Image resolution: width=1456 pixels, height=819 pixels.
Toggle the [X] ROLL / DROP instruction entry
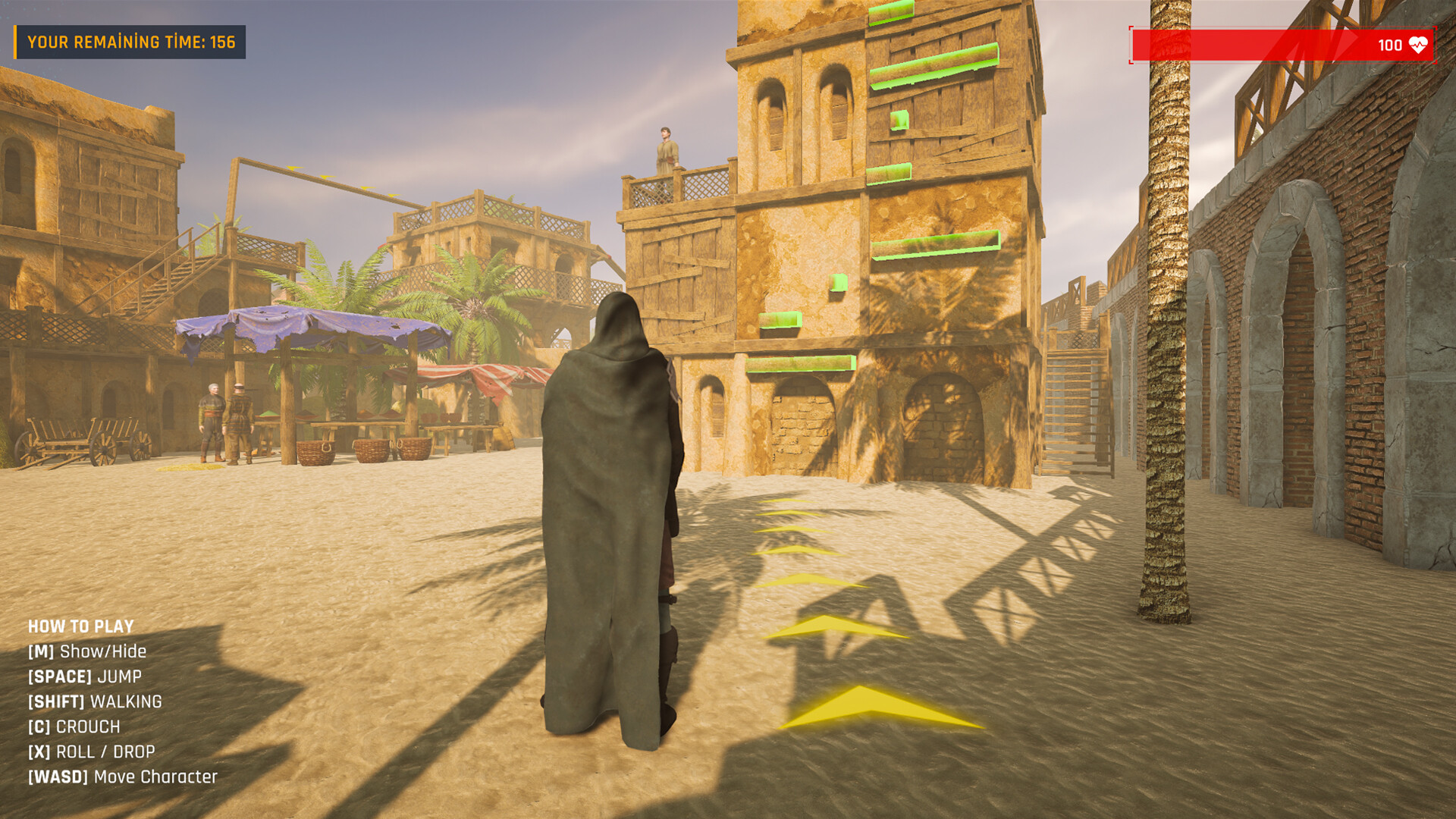[x=91, y=751]
